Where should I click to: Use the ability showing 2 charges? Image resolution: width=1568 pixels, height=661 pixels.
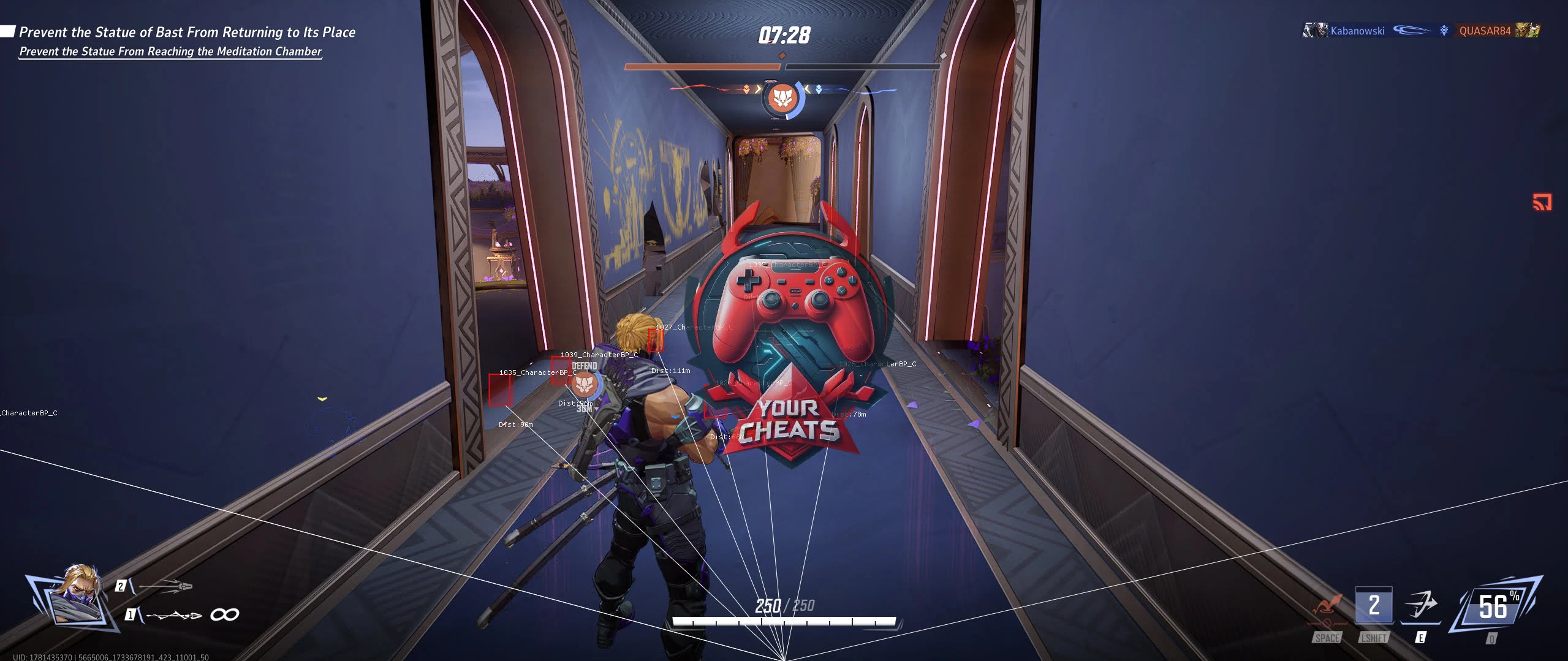coord(1374,606)
